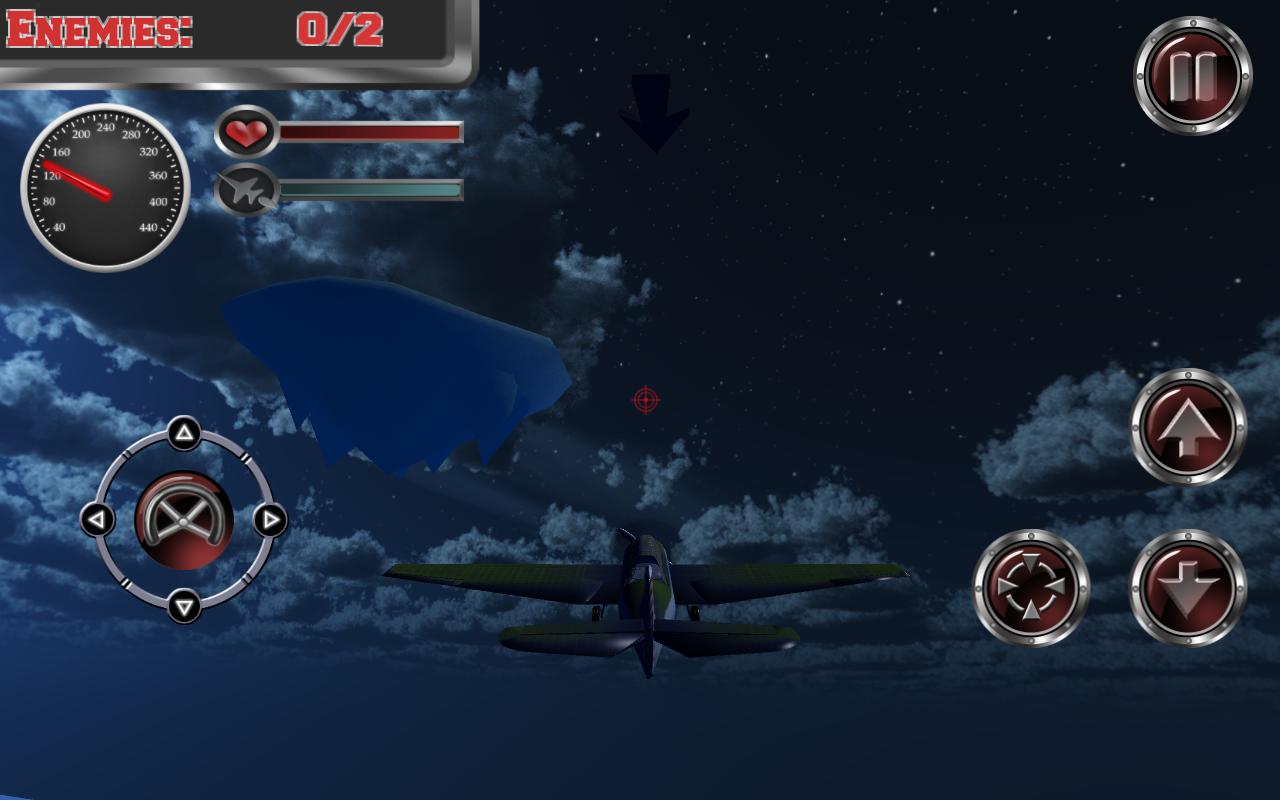Click the red health progress bar
Screen dimensions: 1280x800
coord(370,132)
